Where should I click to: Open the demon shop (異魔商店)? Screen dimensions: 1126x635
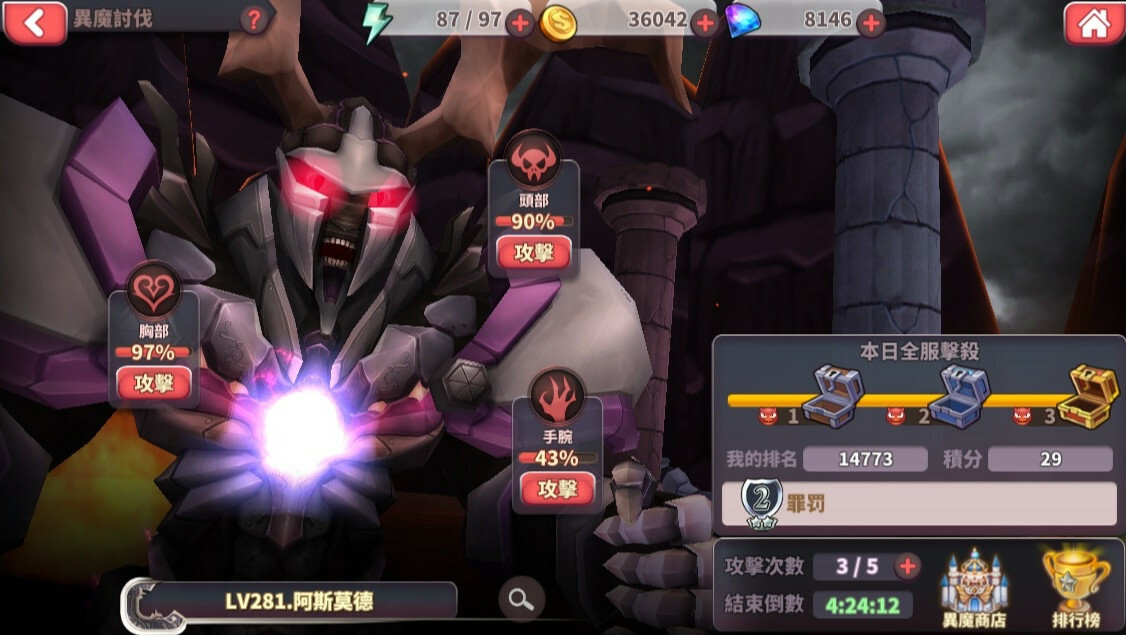pyautogui.click(x=973, y=588)
